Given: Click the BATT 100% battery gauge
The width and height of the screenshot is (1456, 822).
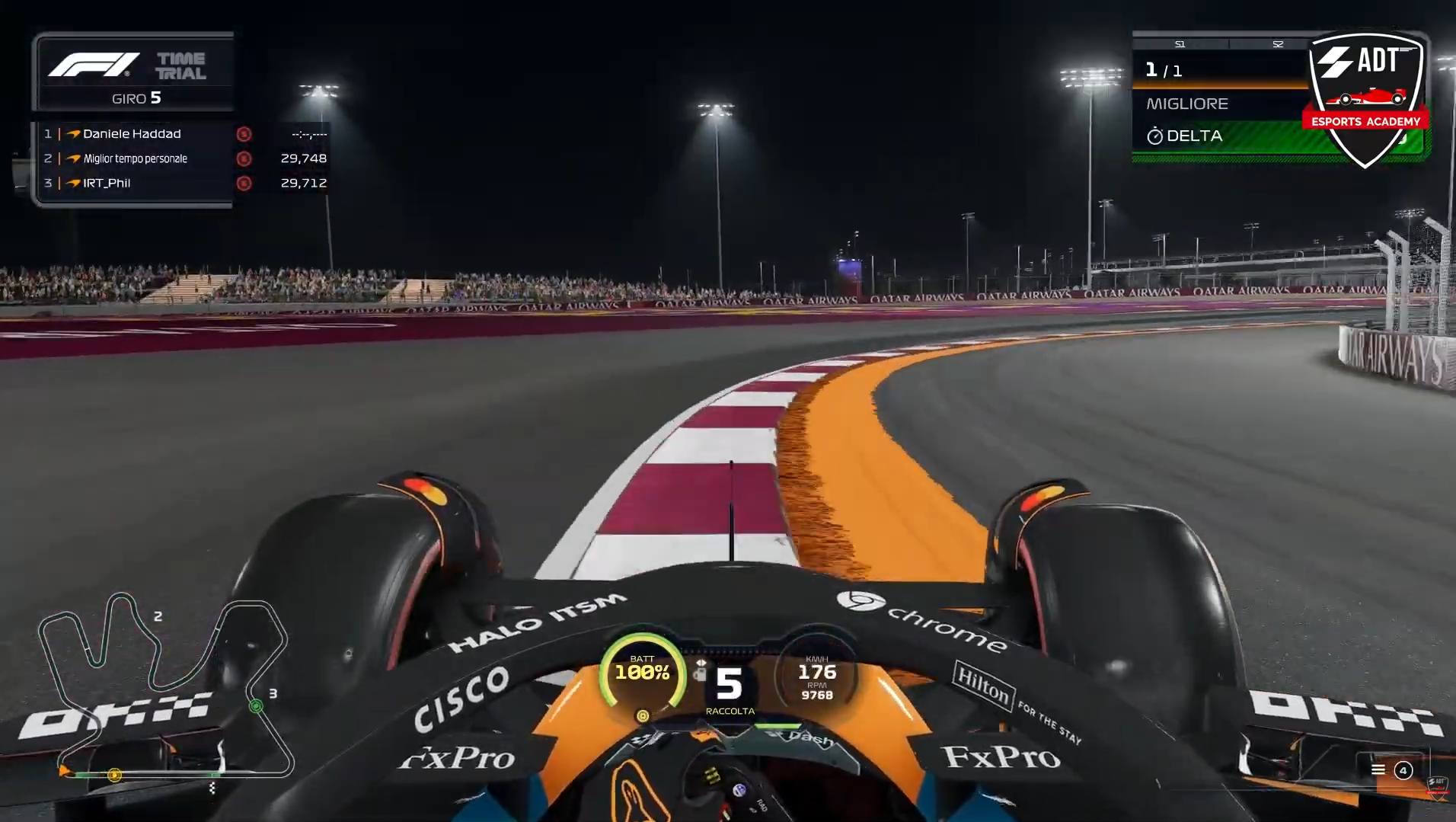Looking at the screenshot, I should click(x=643, y=673).
